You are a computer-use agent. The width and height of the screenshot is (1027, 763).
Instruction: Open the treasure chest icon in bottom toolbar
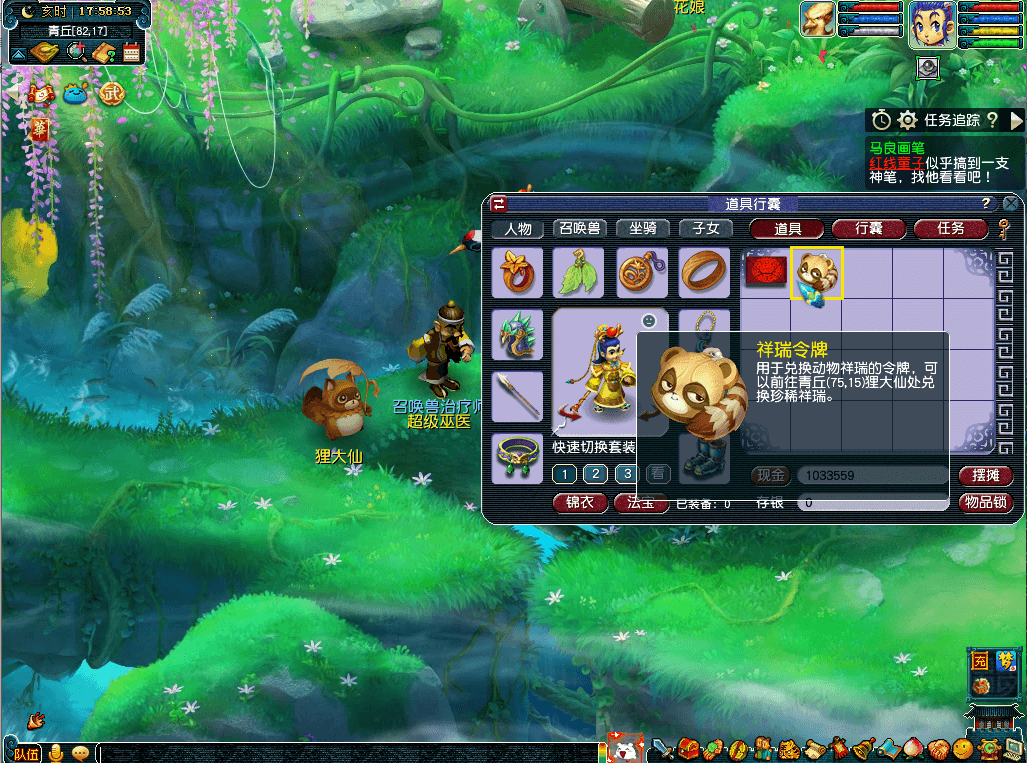coord(688,749)
